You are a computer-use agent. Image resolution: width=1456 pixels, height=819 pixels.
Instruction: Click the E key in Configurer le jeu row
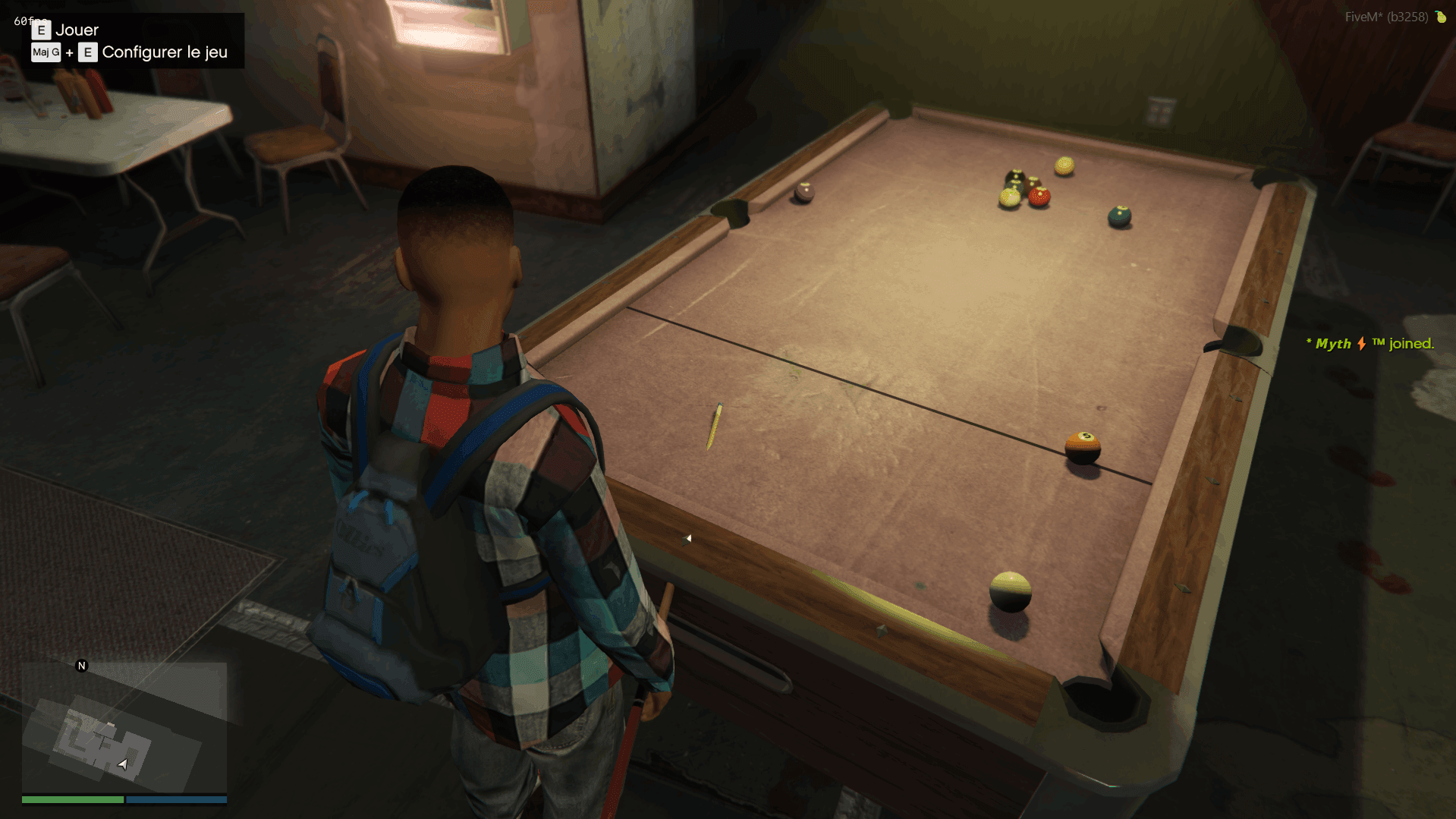87,53
